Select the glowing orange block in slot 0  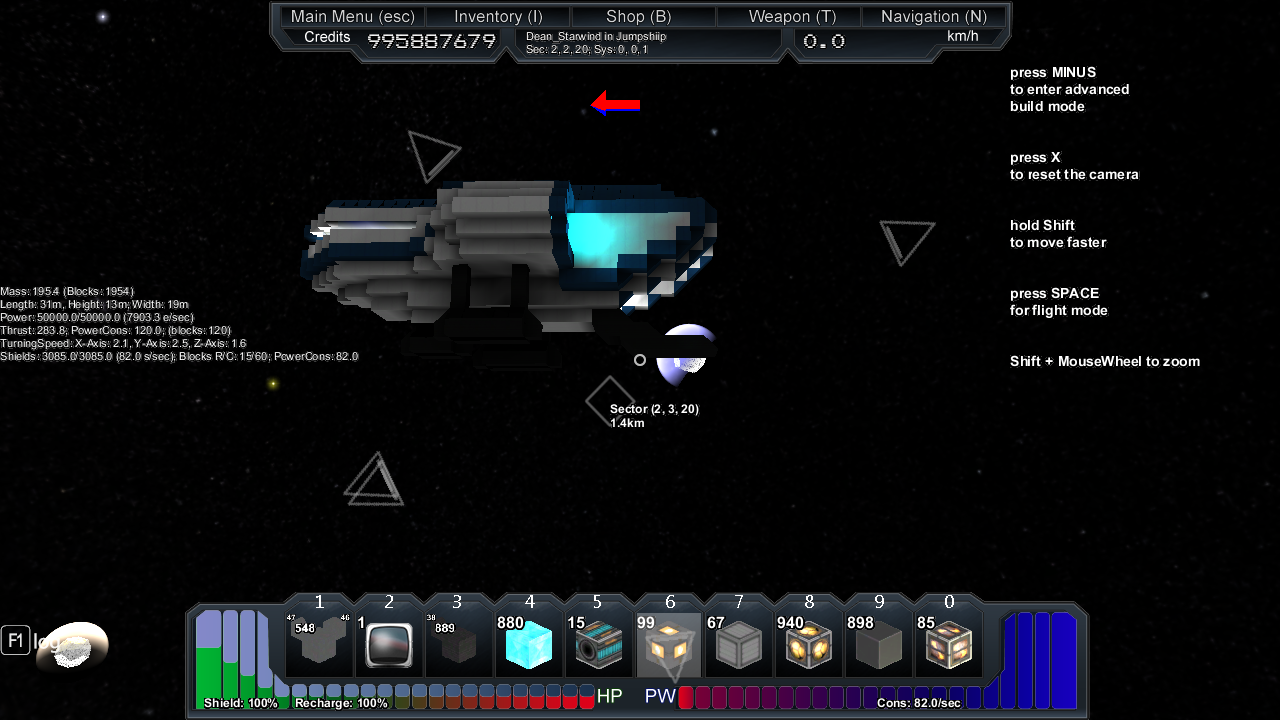[949, 645]
